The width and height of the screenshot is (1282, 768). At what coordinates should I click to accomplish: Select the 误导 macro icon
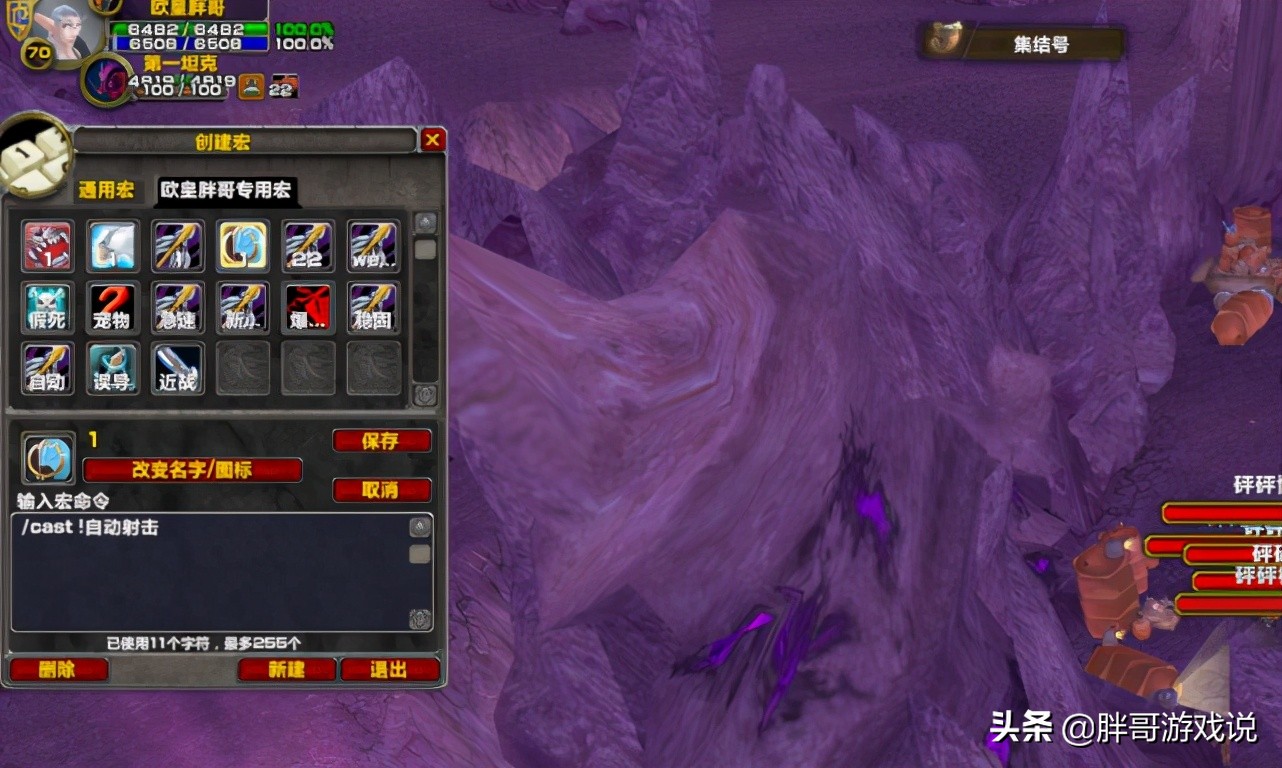[x=113, y=368]
